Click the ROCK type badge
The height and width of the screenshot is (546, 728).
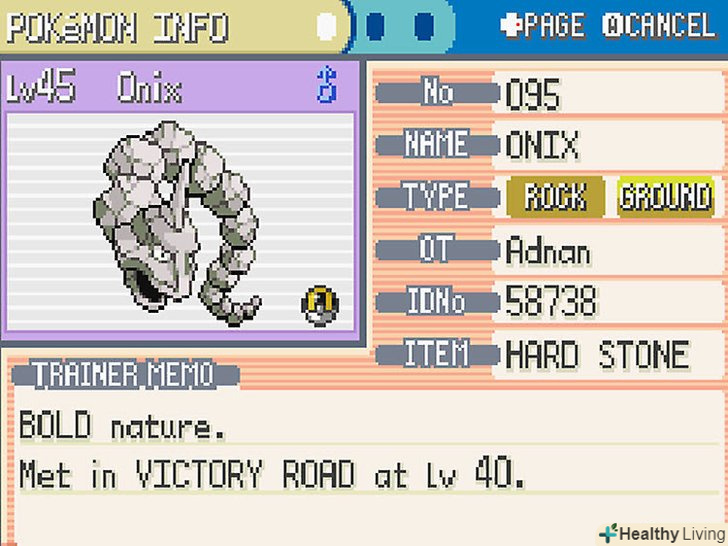point(556,197)
